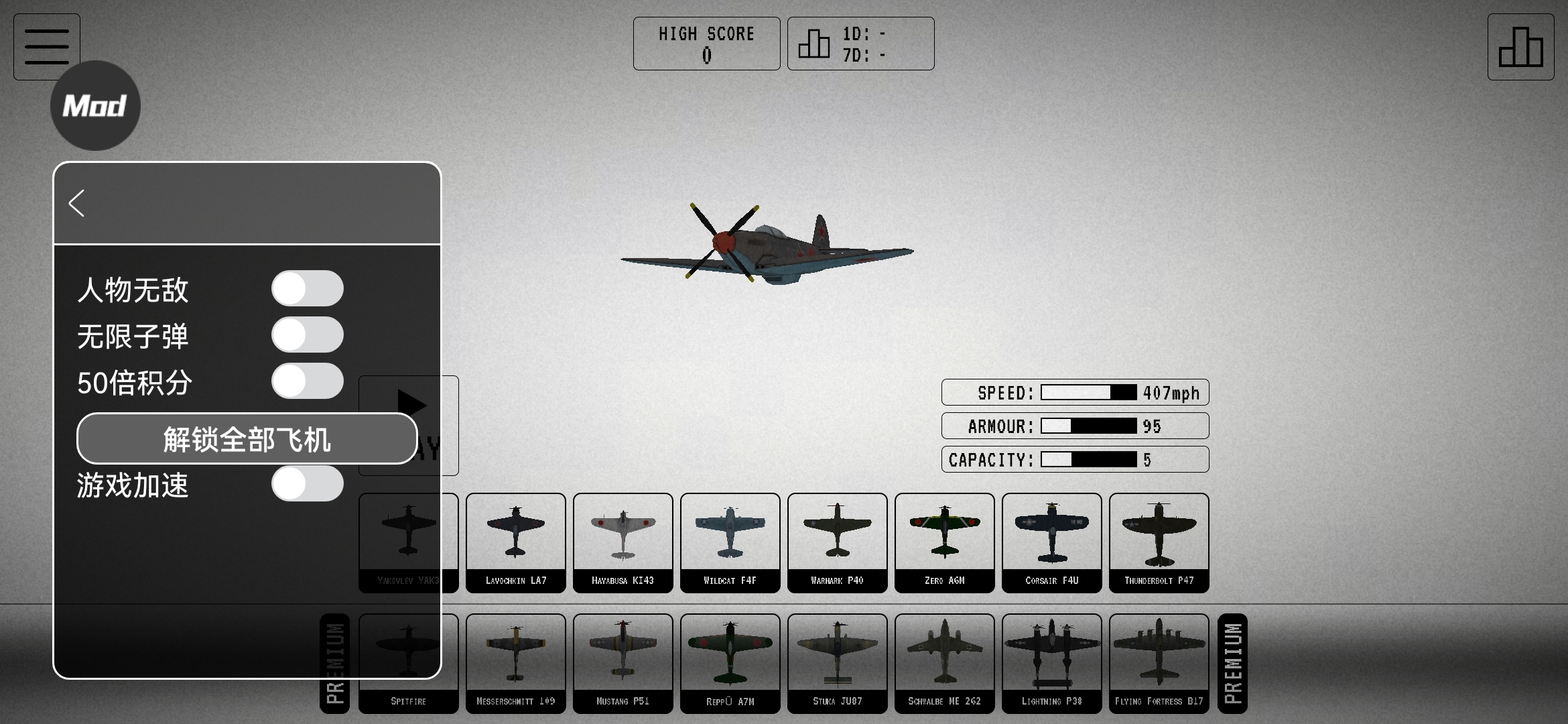1568x724 pixels.
Task: Pick the Thunderbolt P47 plane
Action: point(1159,542)
